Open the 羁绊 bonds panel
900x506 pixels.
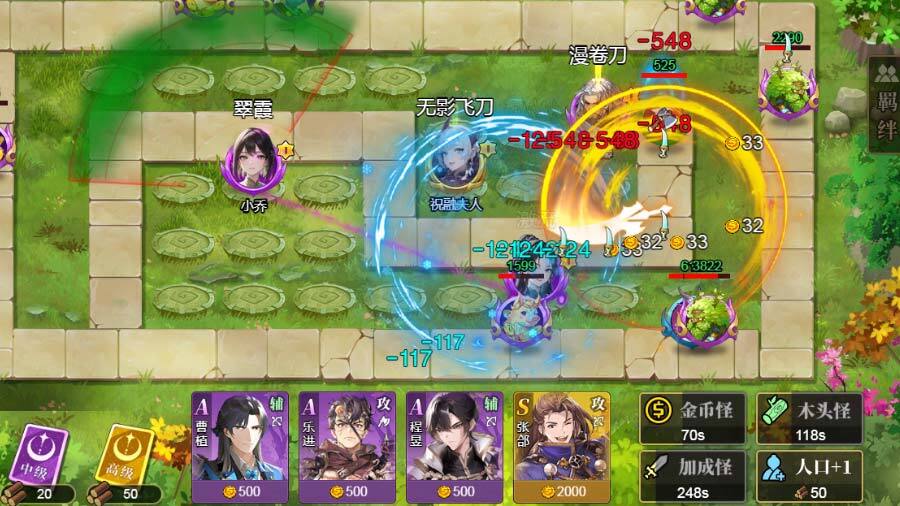[885, 103]
